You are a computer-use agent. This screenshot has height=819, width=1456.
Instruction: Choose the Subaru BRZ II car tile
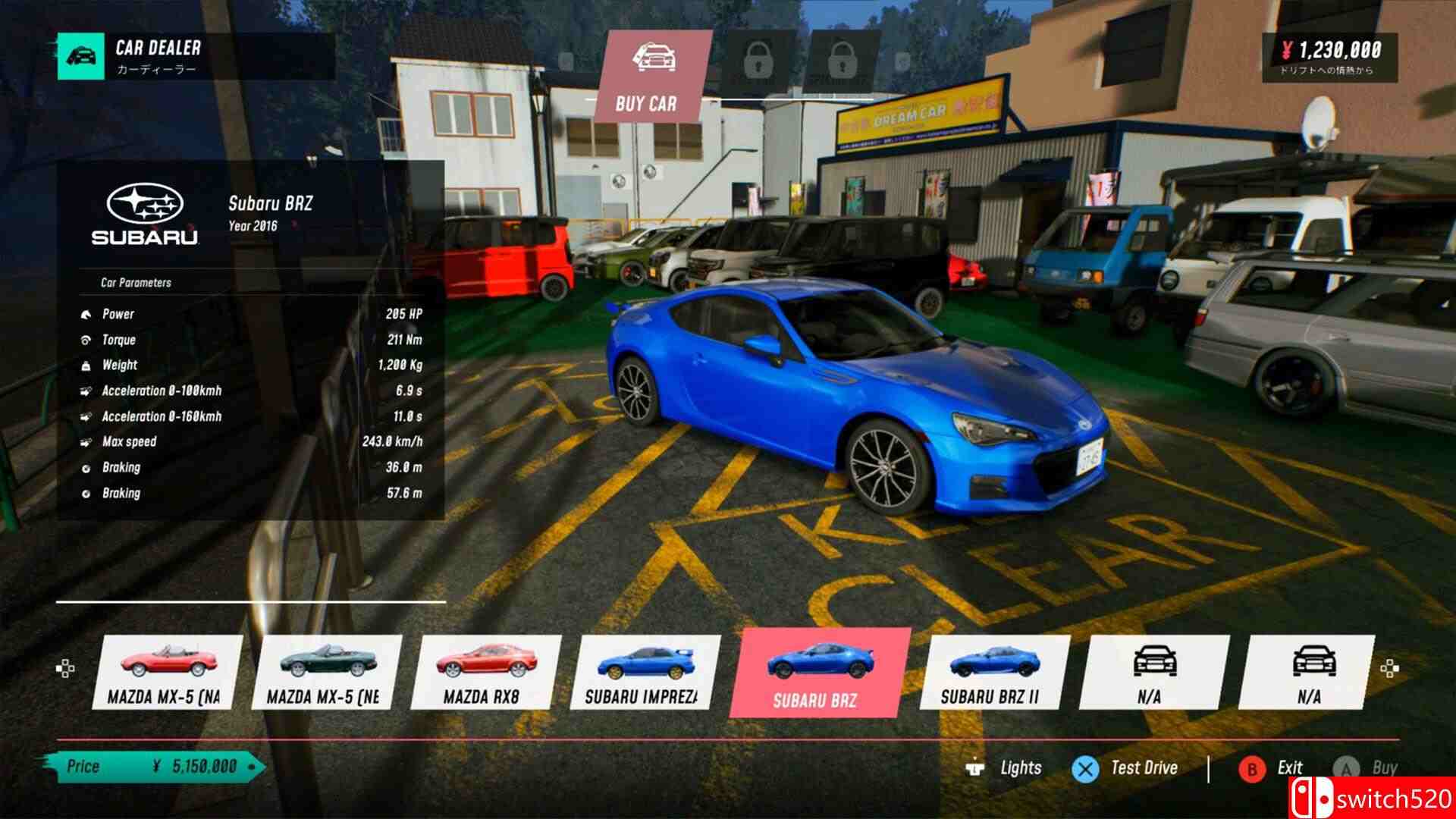pyautogui.click(x=993, y=672)
